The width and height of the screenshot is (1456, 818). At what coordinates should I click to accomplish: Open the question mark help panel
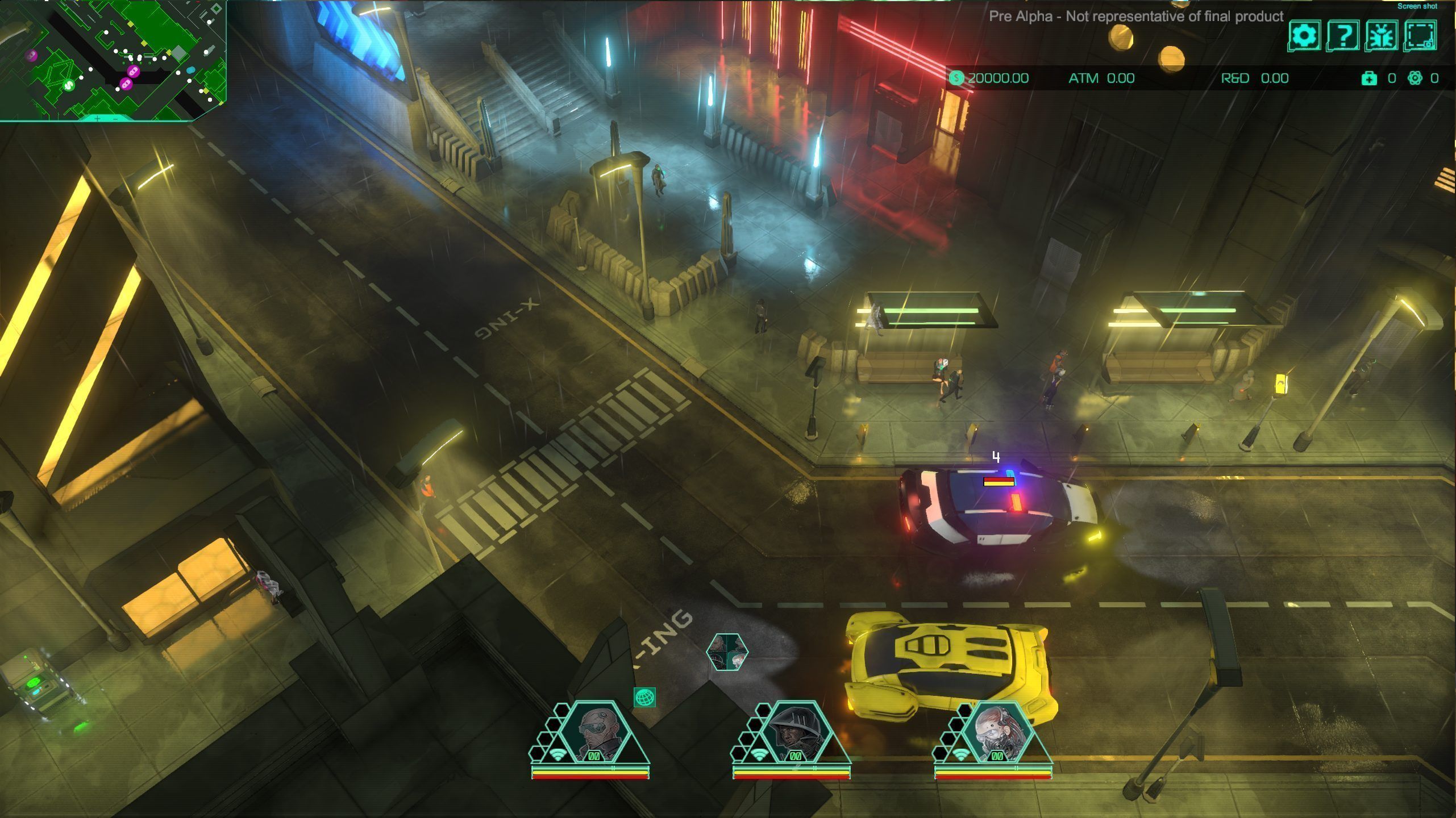click(x=1343, y=36)
